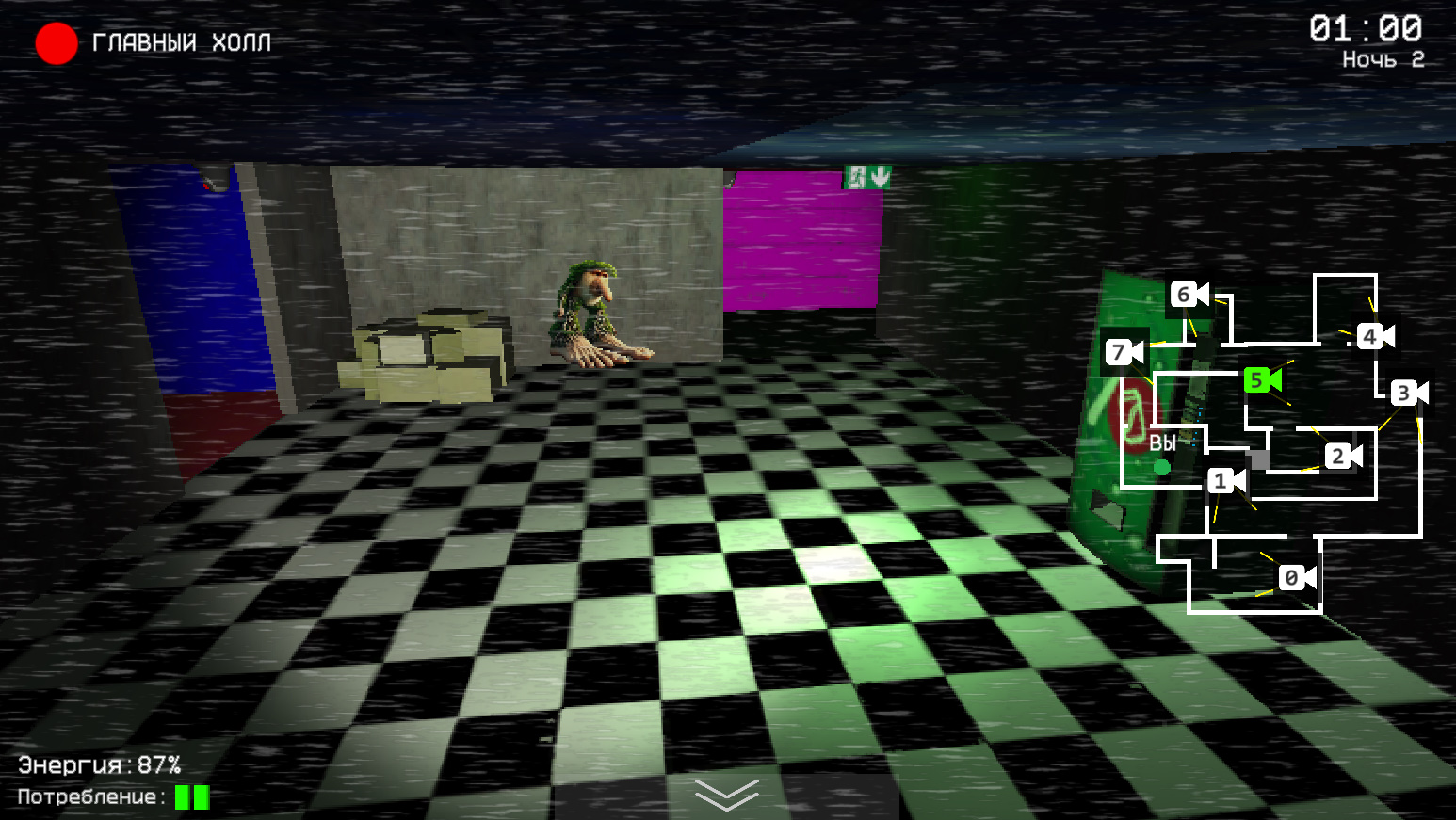Switch to camera 4
Screen dimensions: 1456x820
click(1368, 334)
